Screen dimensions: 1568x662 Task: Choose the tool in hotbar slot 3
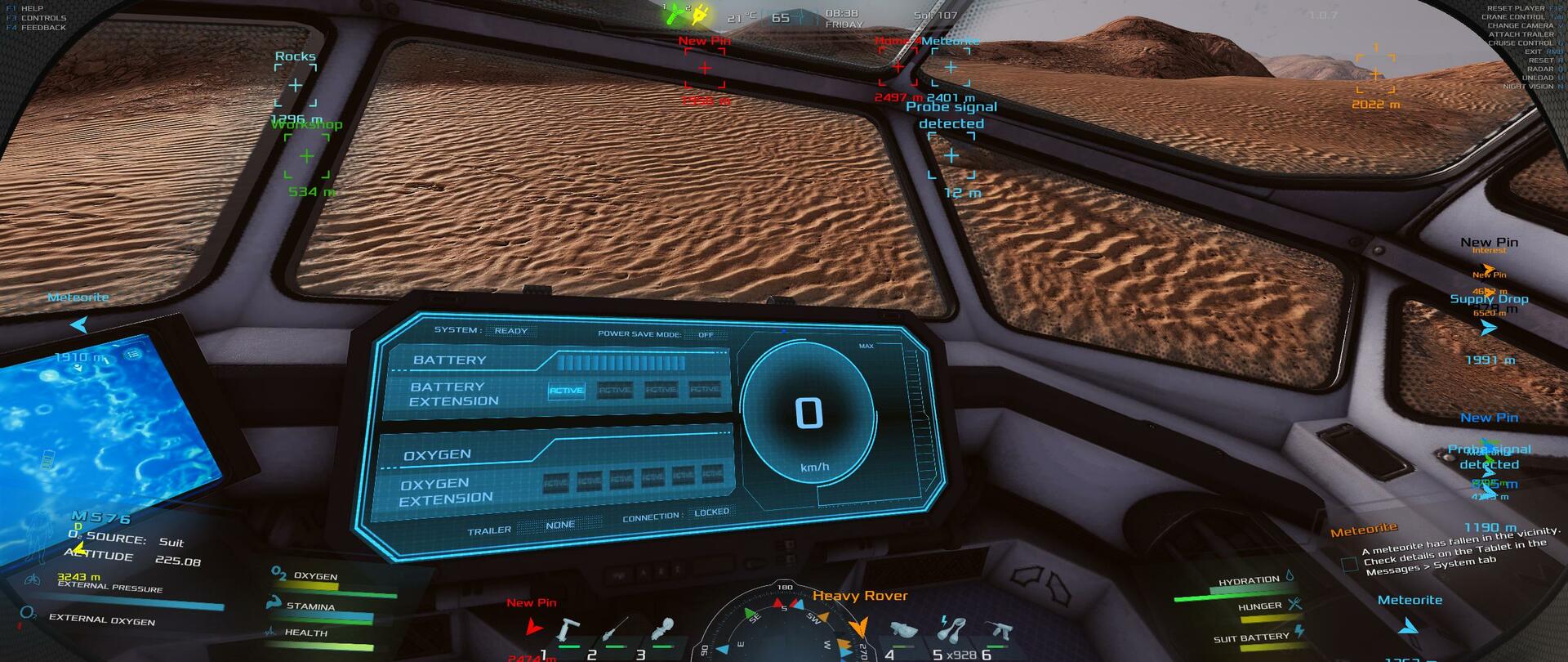(x=662, y=629)
